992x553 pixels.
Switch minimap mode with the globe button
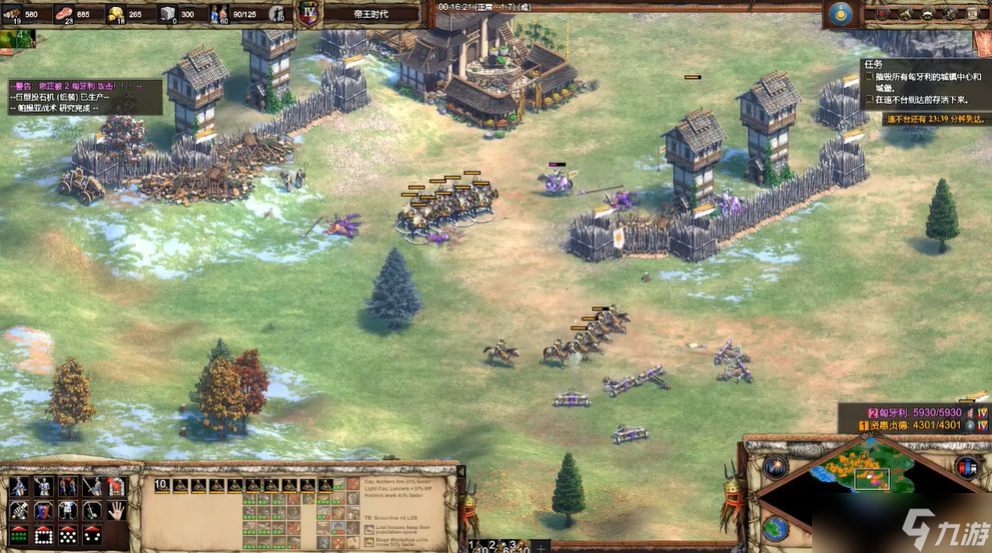coord(776,526)
